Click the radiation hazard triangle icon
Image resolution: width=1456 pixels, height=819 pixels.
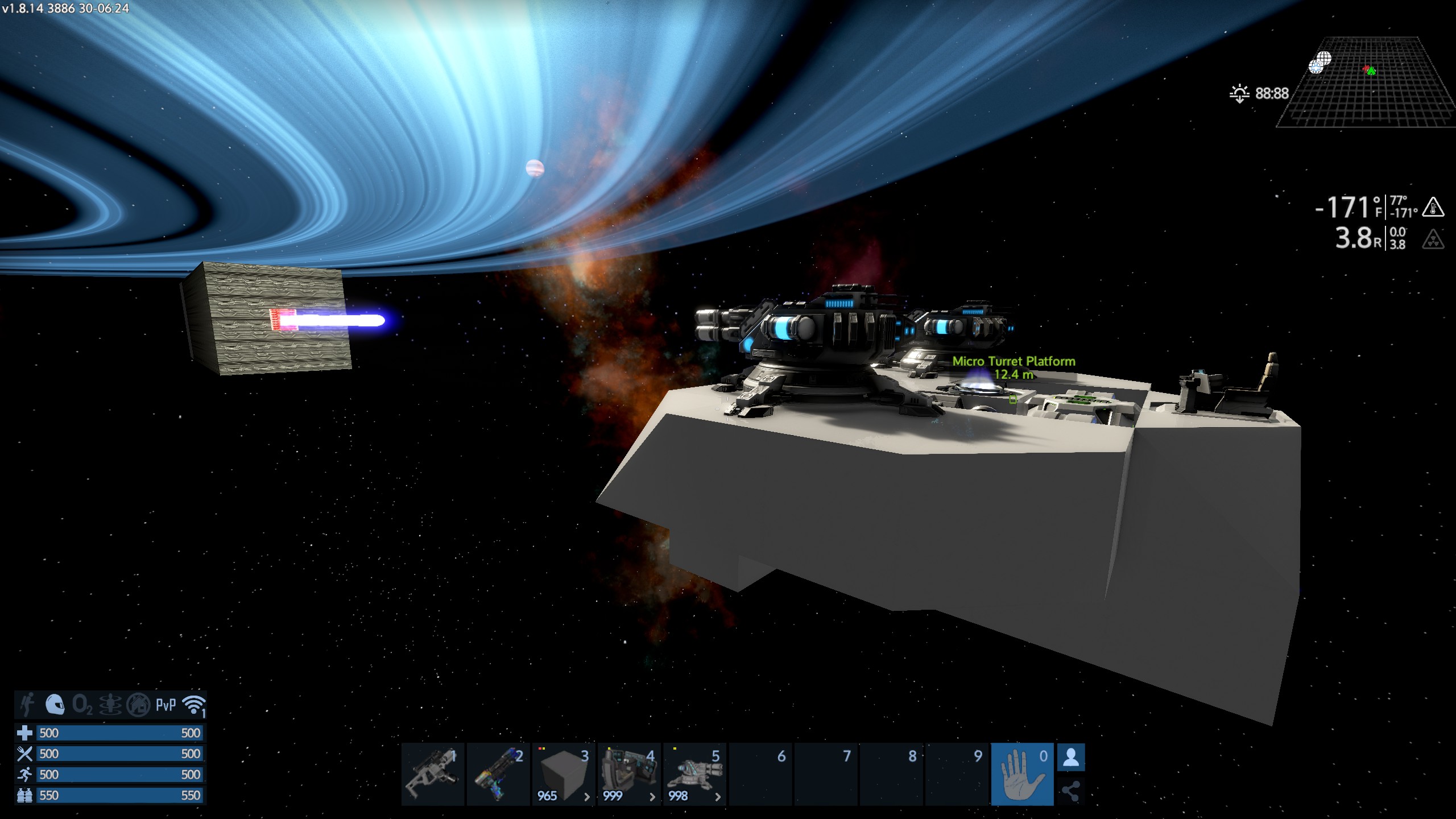click(x=1433, y=239)
